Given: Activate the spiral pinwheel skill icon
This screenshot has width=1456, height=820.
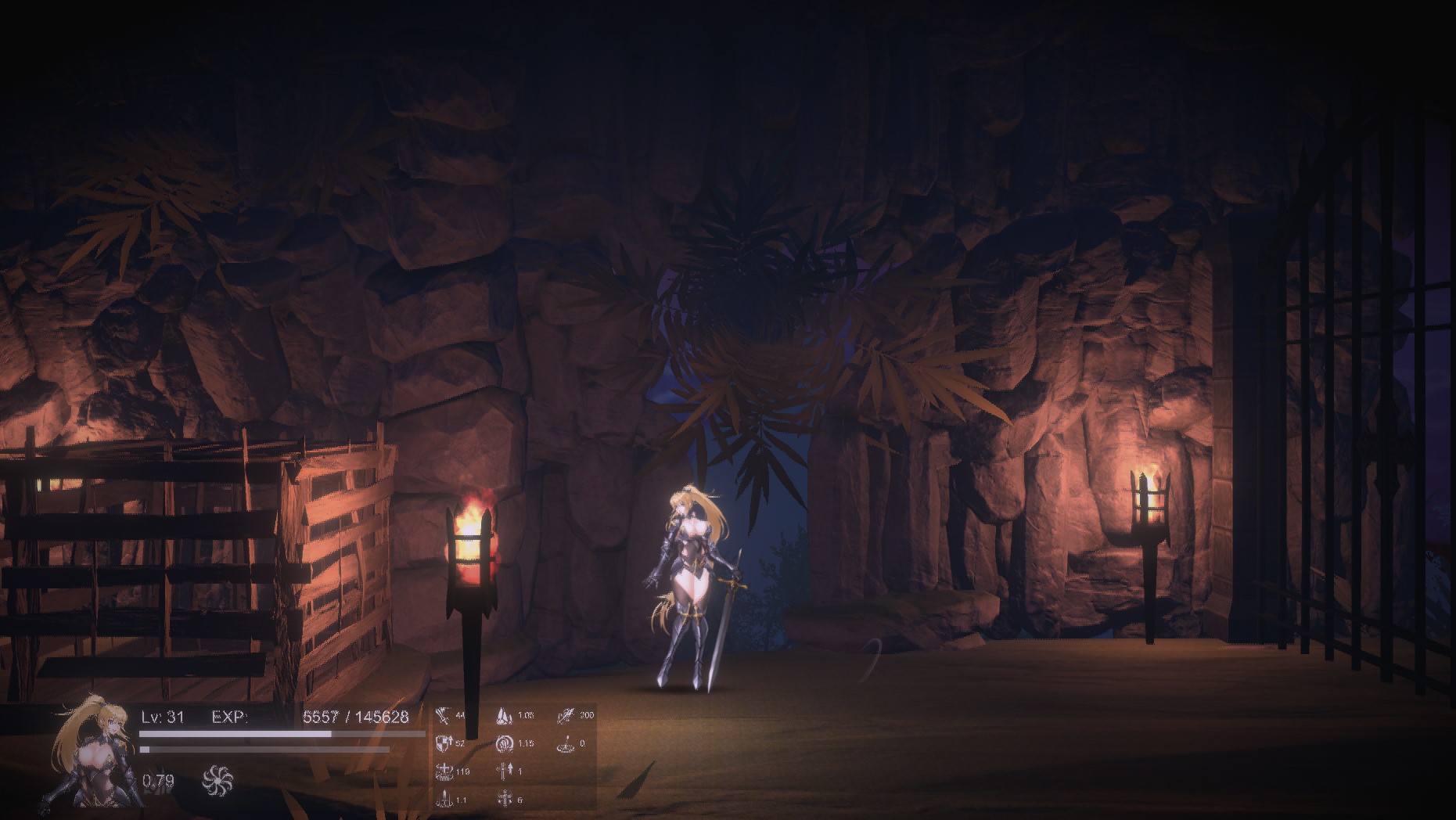Looking at the screenshot, I should pyautogui.click(x=218, y=780).
